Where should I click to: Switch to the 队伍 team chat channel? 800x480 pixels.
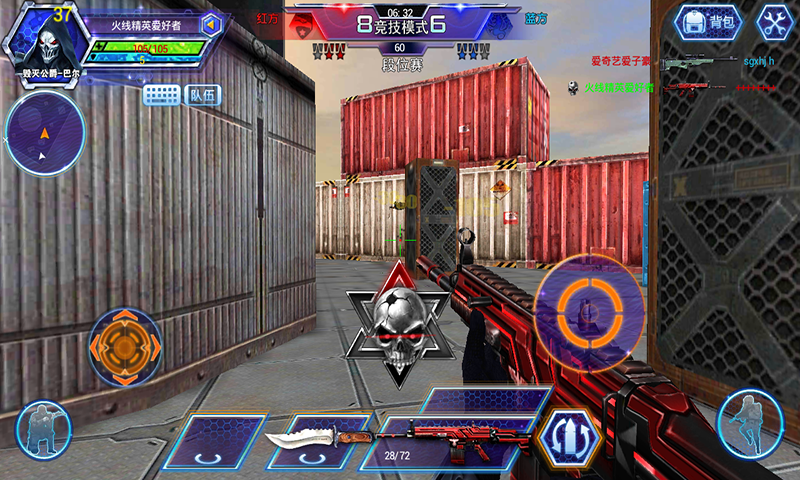tap(203, 95)
